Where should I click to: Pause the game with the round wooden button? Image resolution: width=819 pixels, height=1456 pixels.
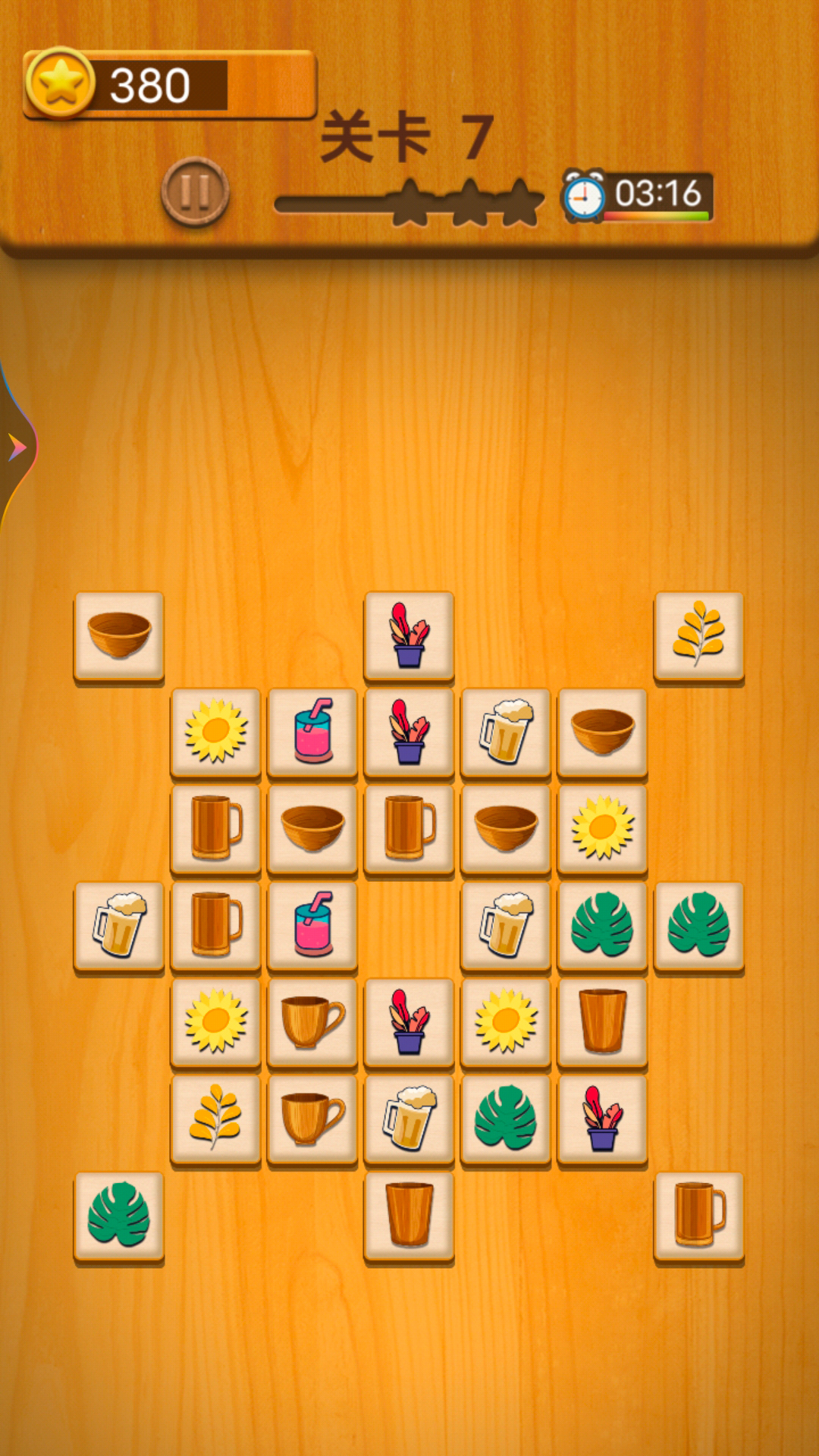pos(195,192)
